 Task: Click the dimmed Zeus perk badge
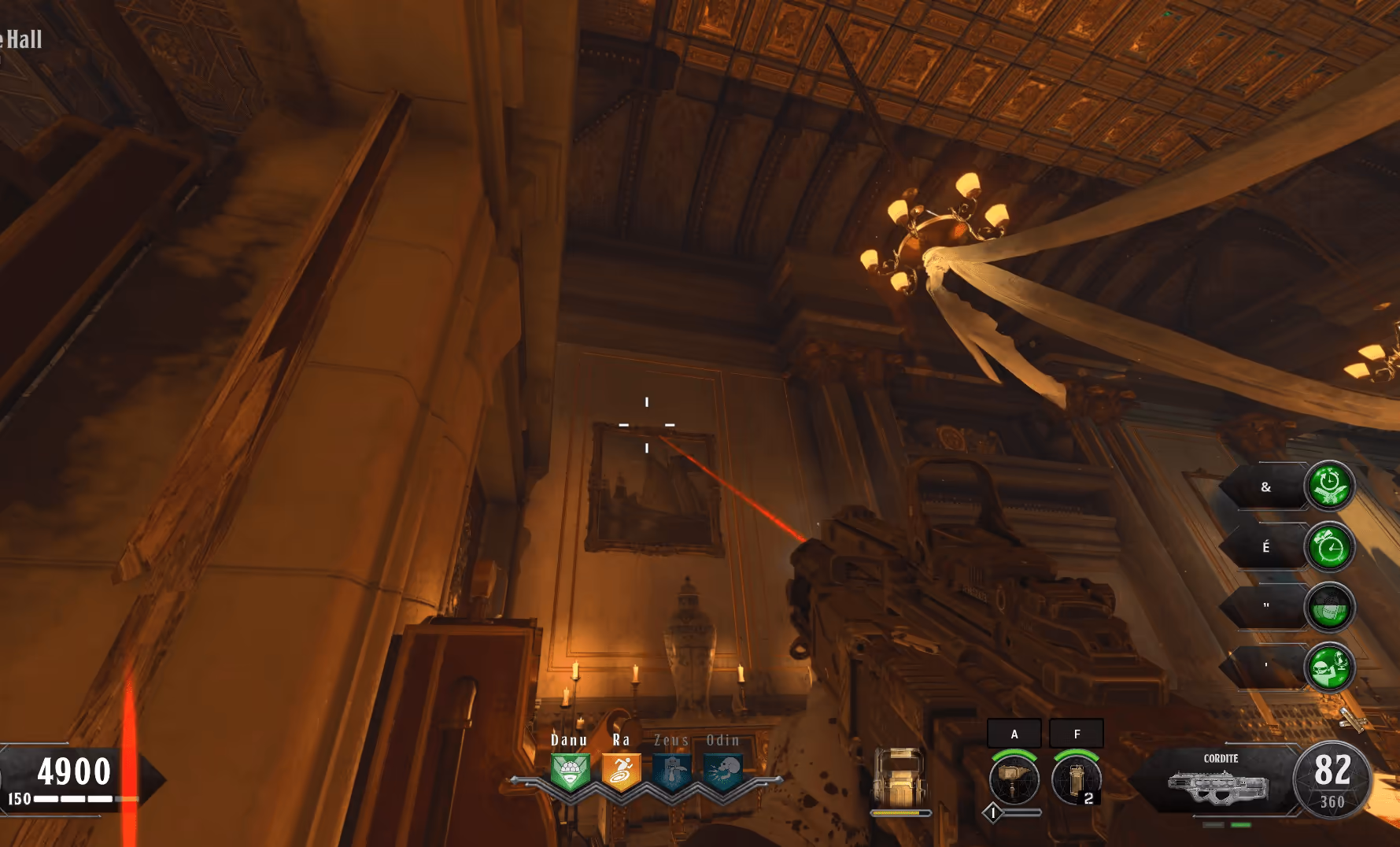(671, 771)
